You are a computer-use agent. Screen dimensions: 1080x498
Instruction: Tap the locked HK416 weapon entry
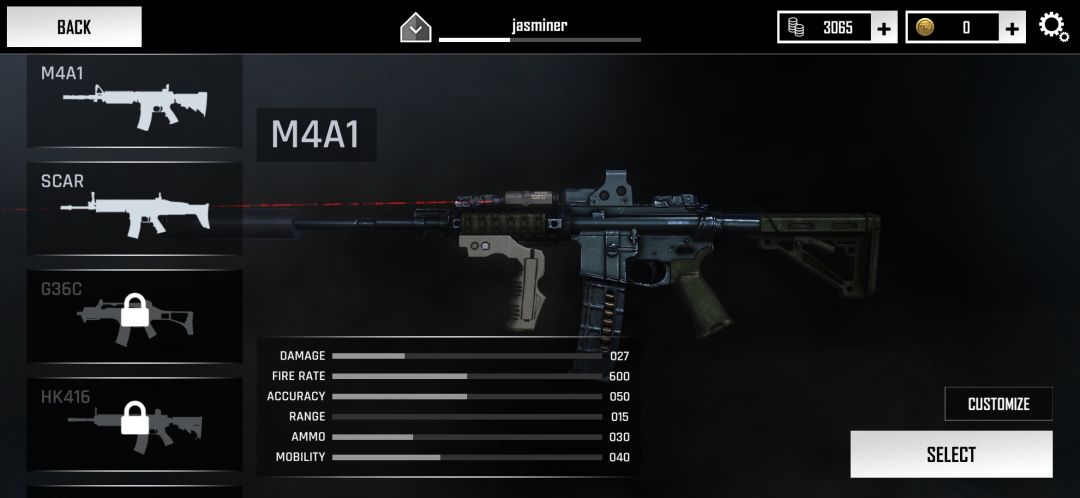click(134, 424)
